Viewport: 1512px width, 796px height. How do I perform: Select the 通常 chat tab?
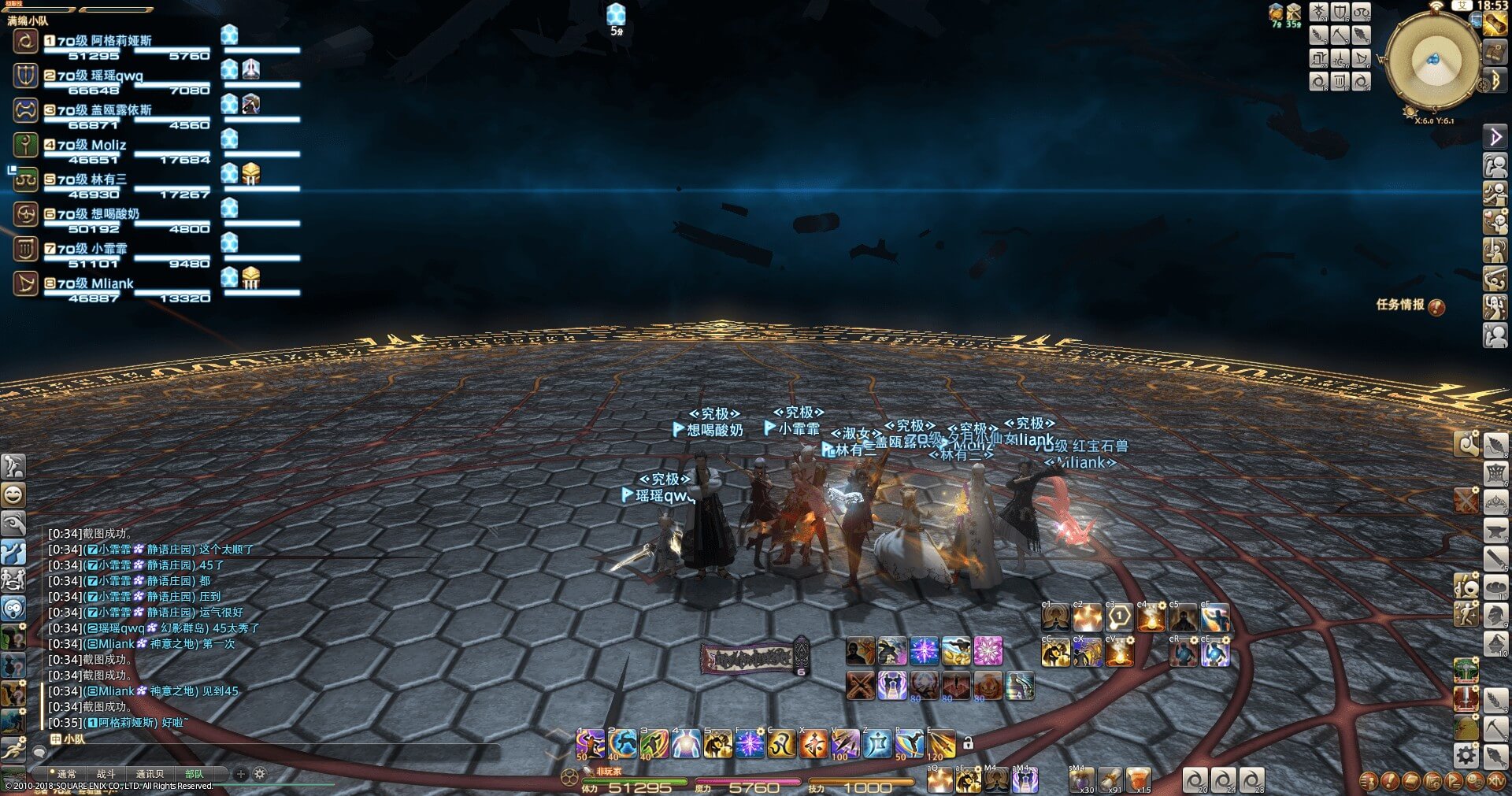tap(66, 774)
